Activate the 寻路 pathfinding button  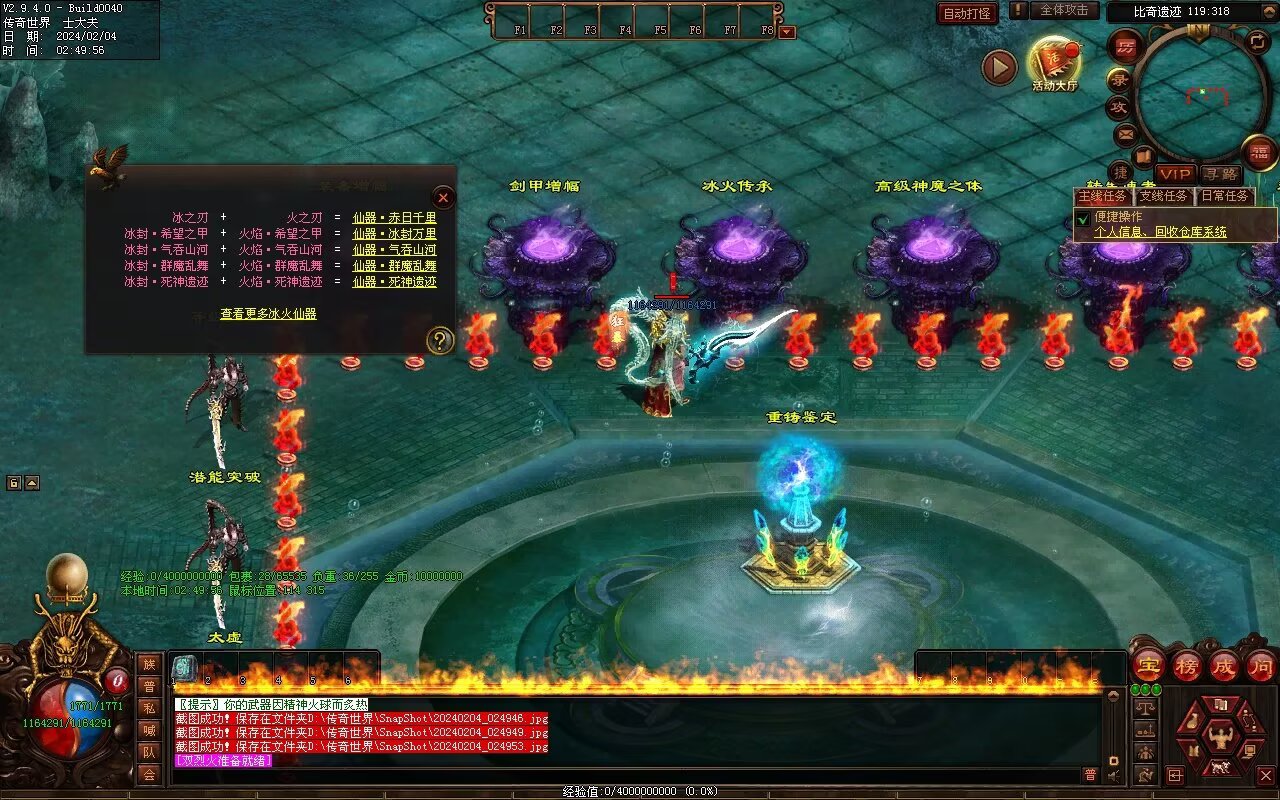[x=1220, y=174]
